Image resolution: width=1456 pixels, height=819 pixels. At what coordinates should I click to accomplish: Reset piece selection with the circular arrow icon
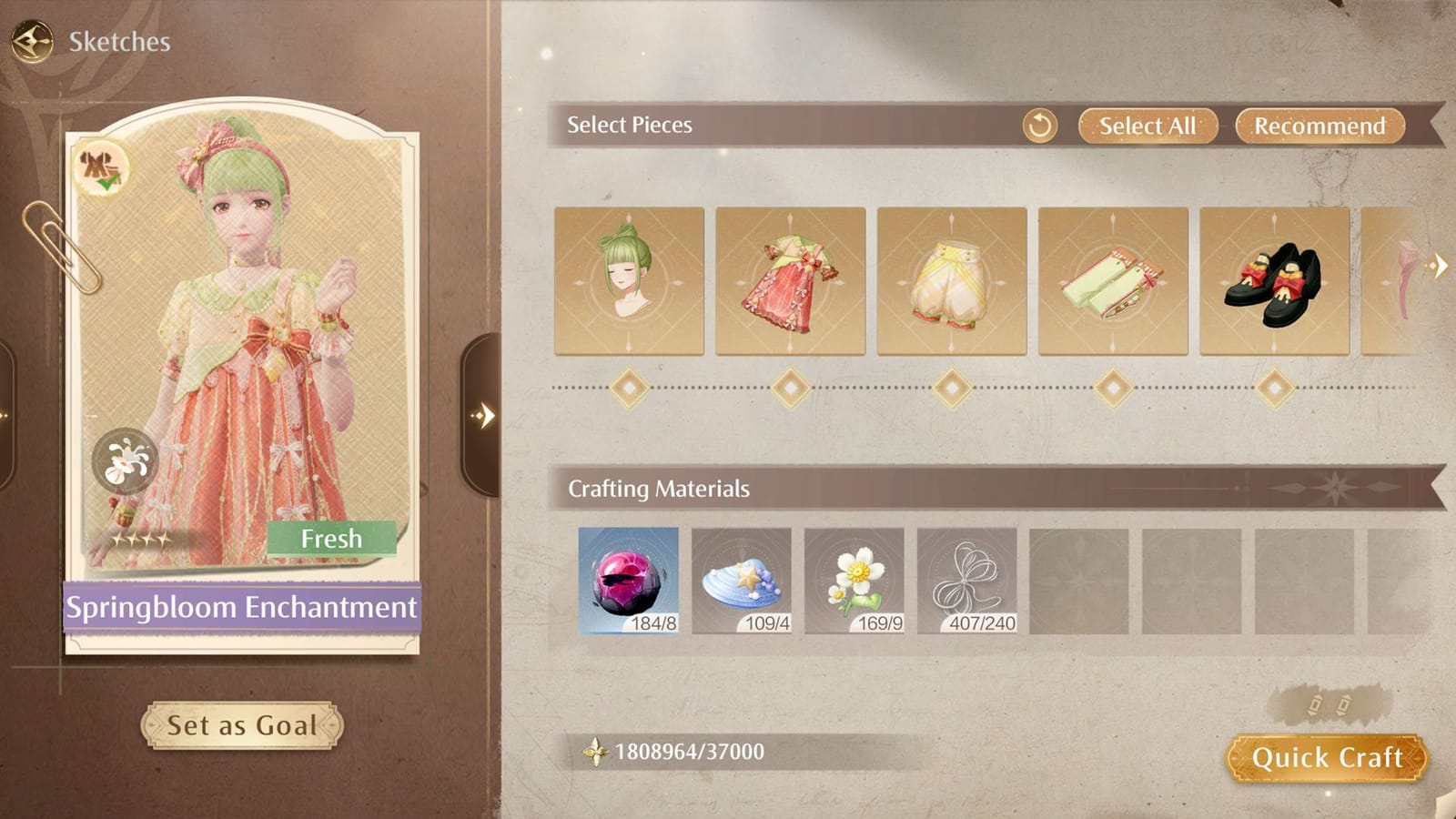1040,126
